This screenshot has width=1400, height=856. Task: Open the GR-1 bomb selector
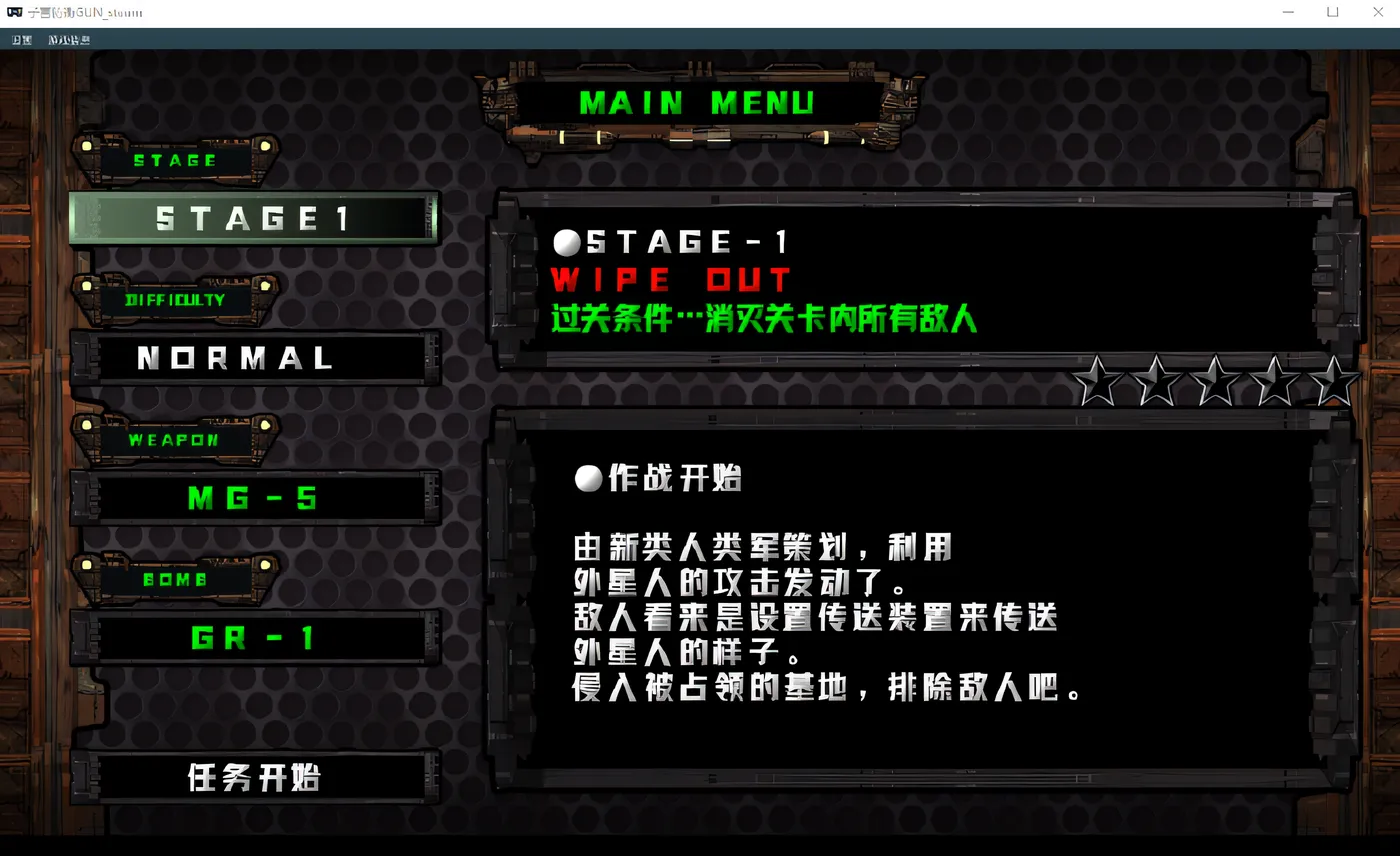(x=253, y=639)
